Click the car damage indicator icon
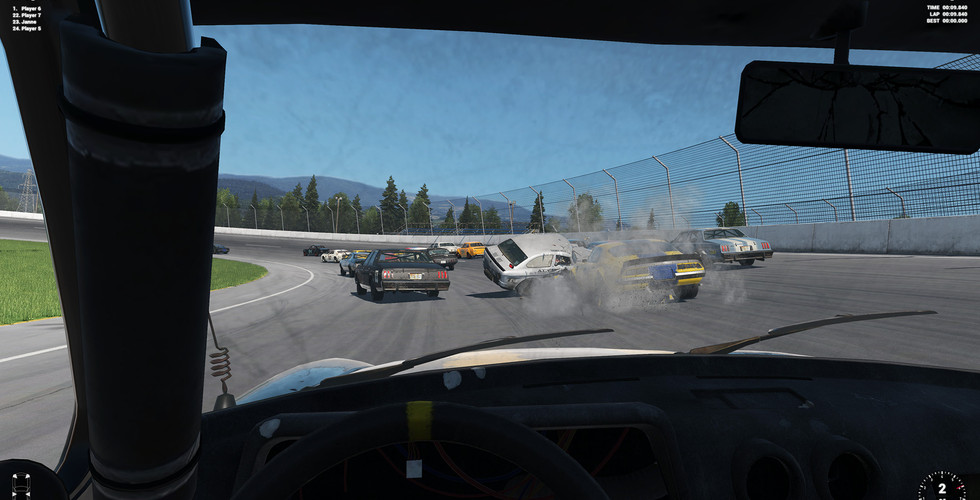980x500 pixels. click(x=19, y=482)
